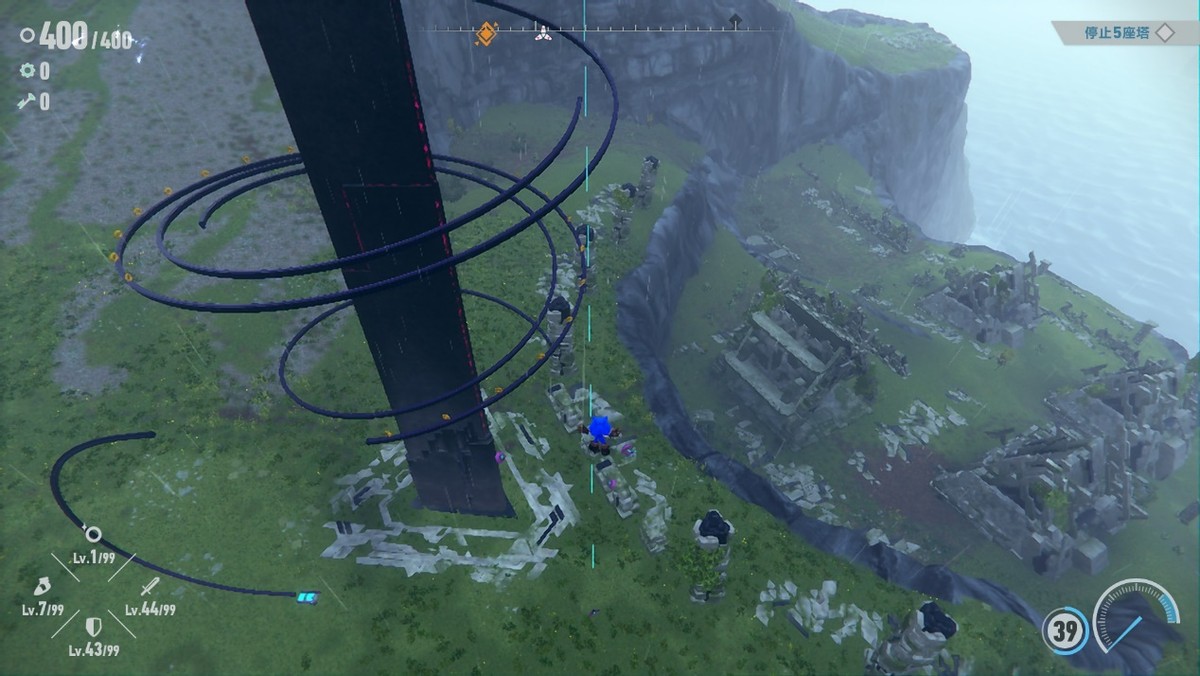Choose the ring capacity stat icon
1200x676 pixels.
tap(93, 535)
